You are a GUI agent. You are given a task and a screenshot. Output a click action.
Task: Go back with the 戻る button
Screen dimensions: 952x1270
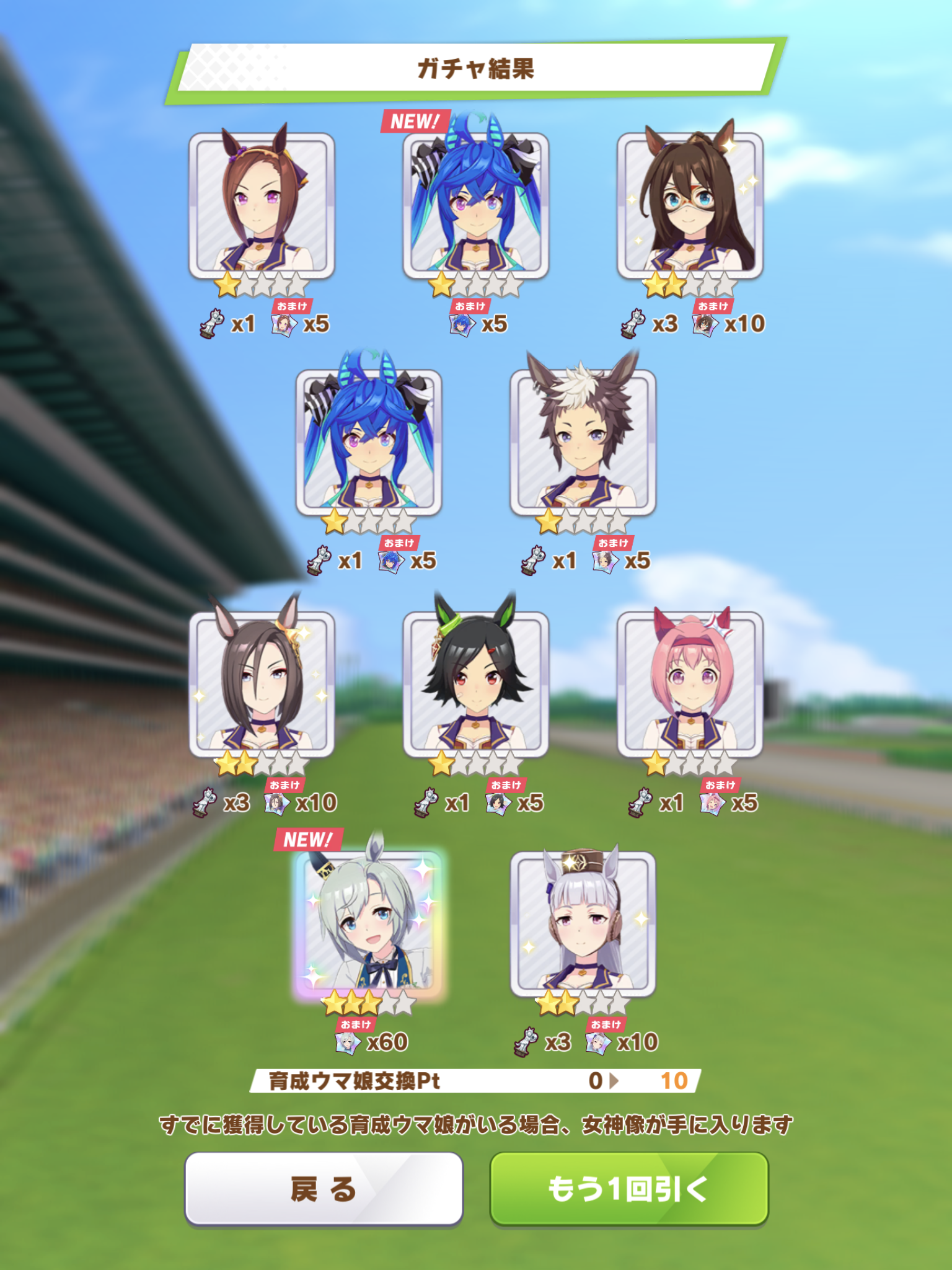pyautogui.click(x=324, y=1189)
